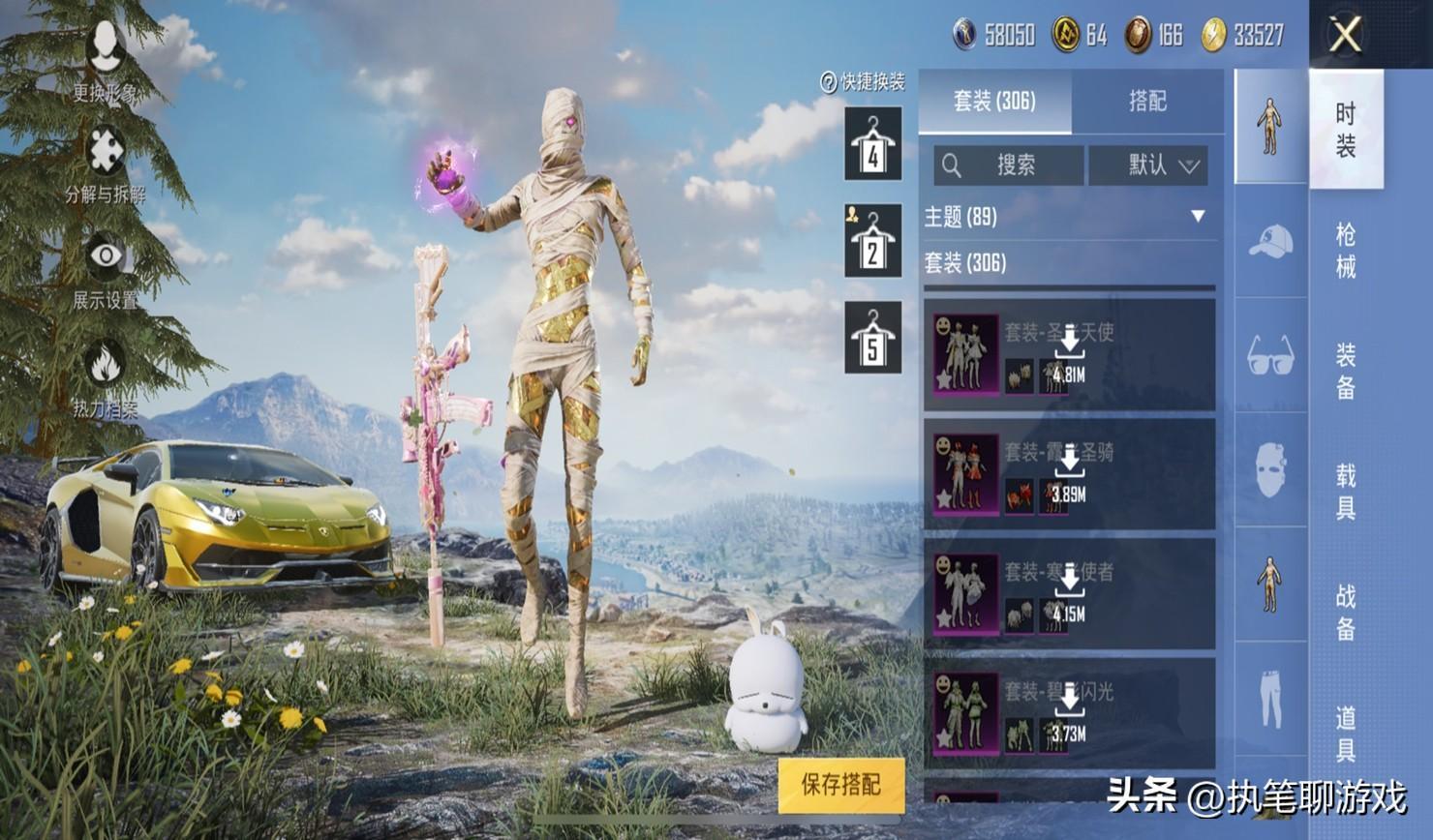Pick the 套装-寒冬使者 outfit row
Screen dimensions: 1433x840
(1069, 594)
